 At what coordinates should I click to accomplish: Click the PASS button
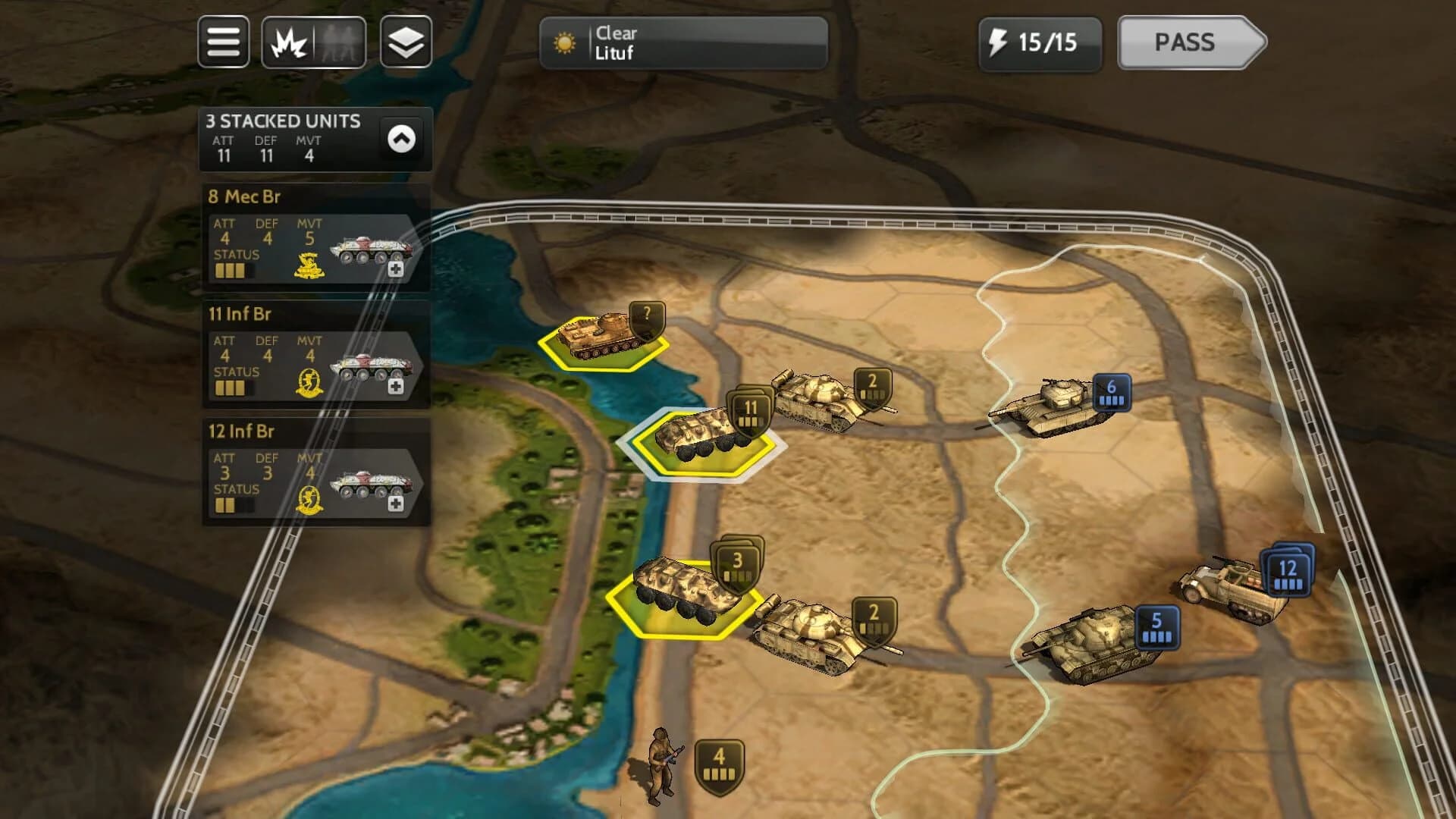pyautogui.click(x=1187, y=43)
